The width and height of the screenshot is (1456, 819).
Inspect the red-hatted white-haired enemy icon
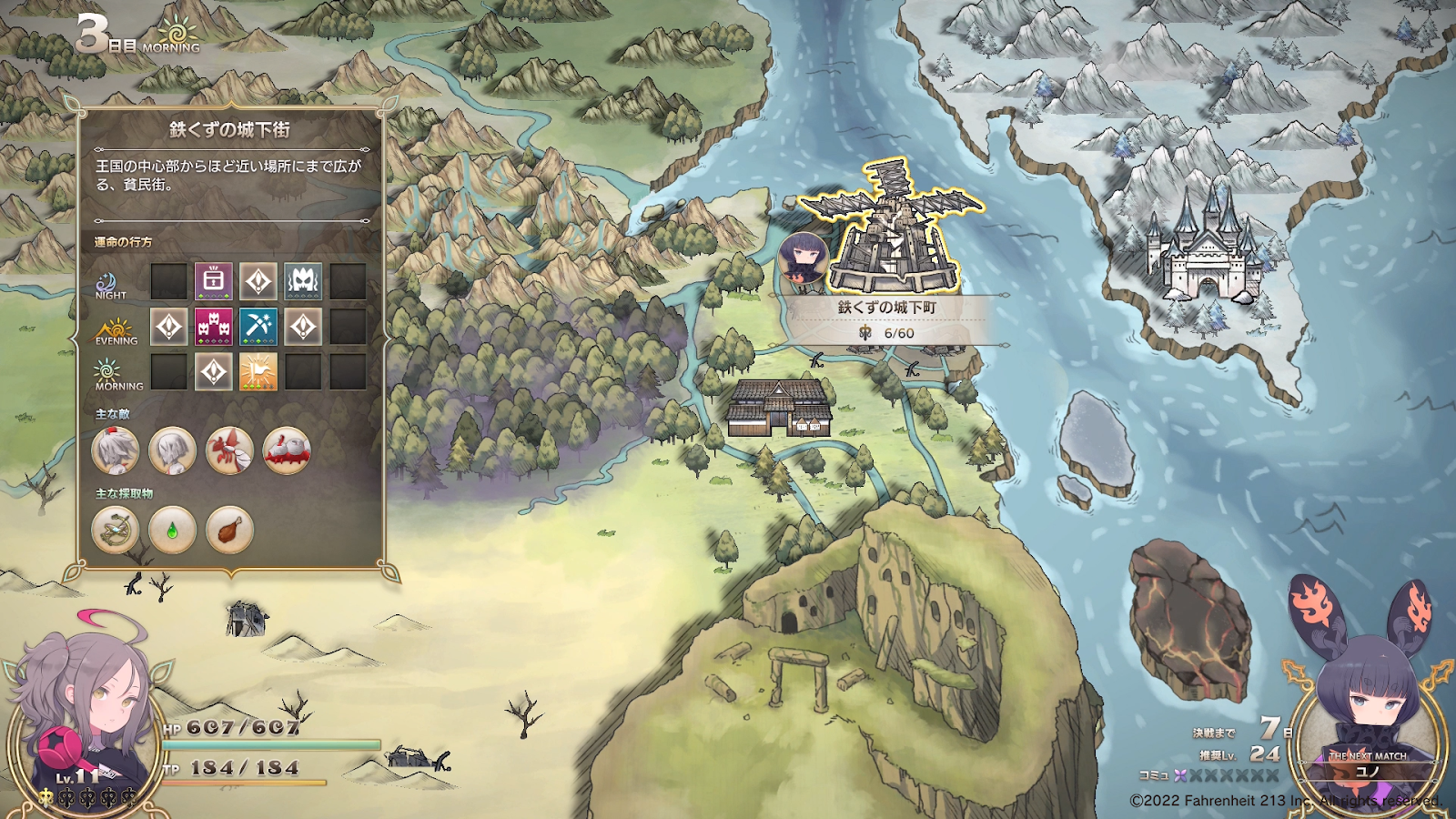point(116,450)
